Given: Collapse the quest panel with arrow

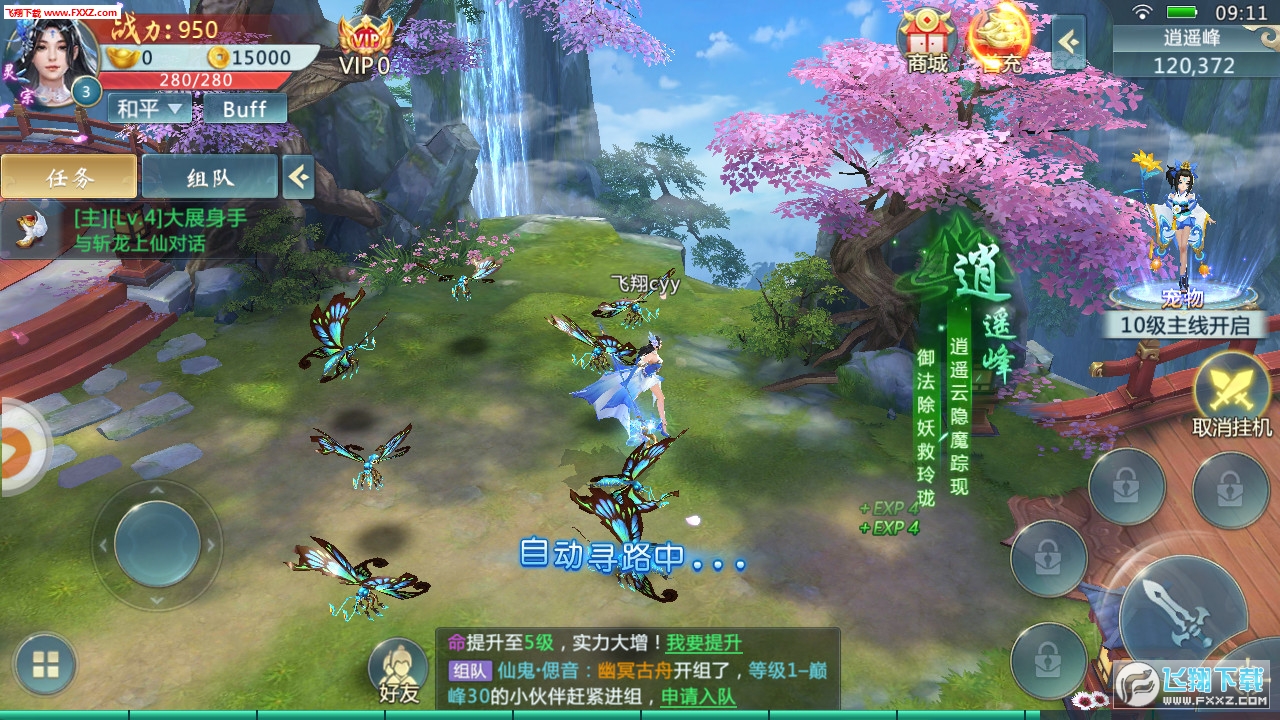Looking at the screenshot, I should click(298, 177).
